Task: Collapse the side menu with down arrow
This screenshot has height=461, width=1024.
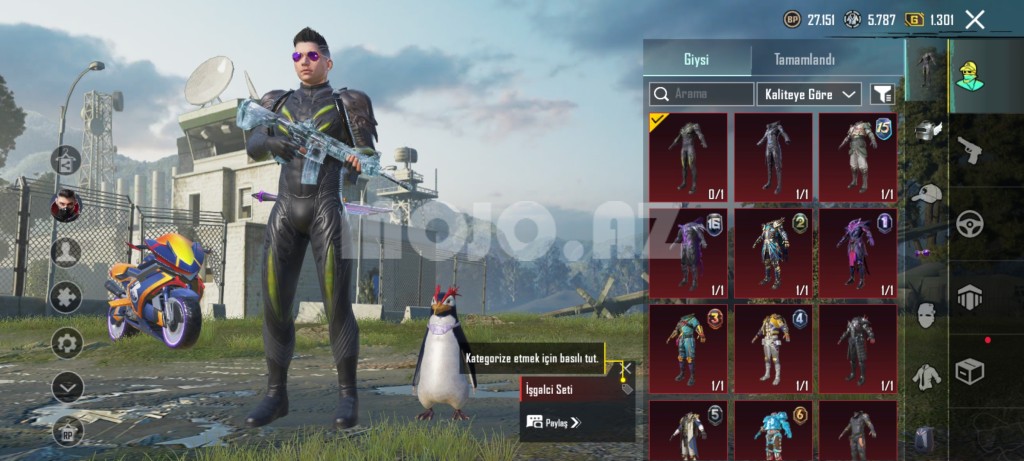Action: [67, 386]
